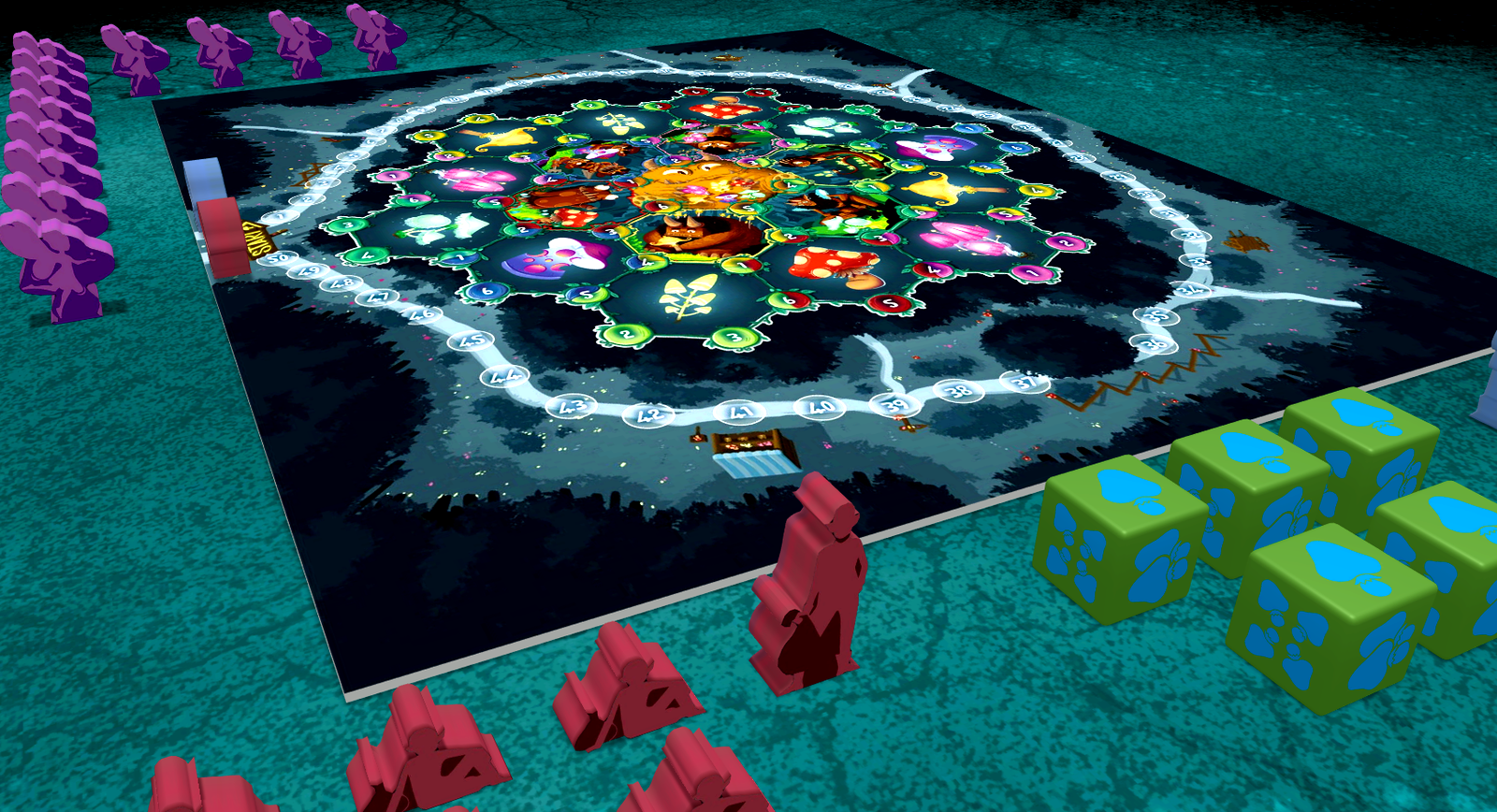
Task: Pick the red score marker on START
Action: pos(225,237)
